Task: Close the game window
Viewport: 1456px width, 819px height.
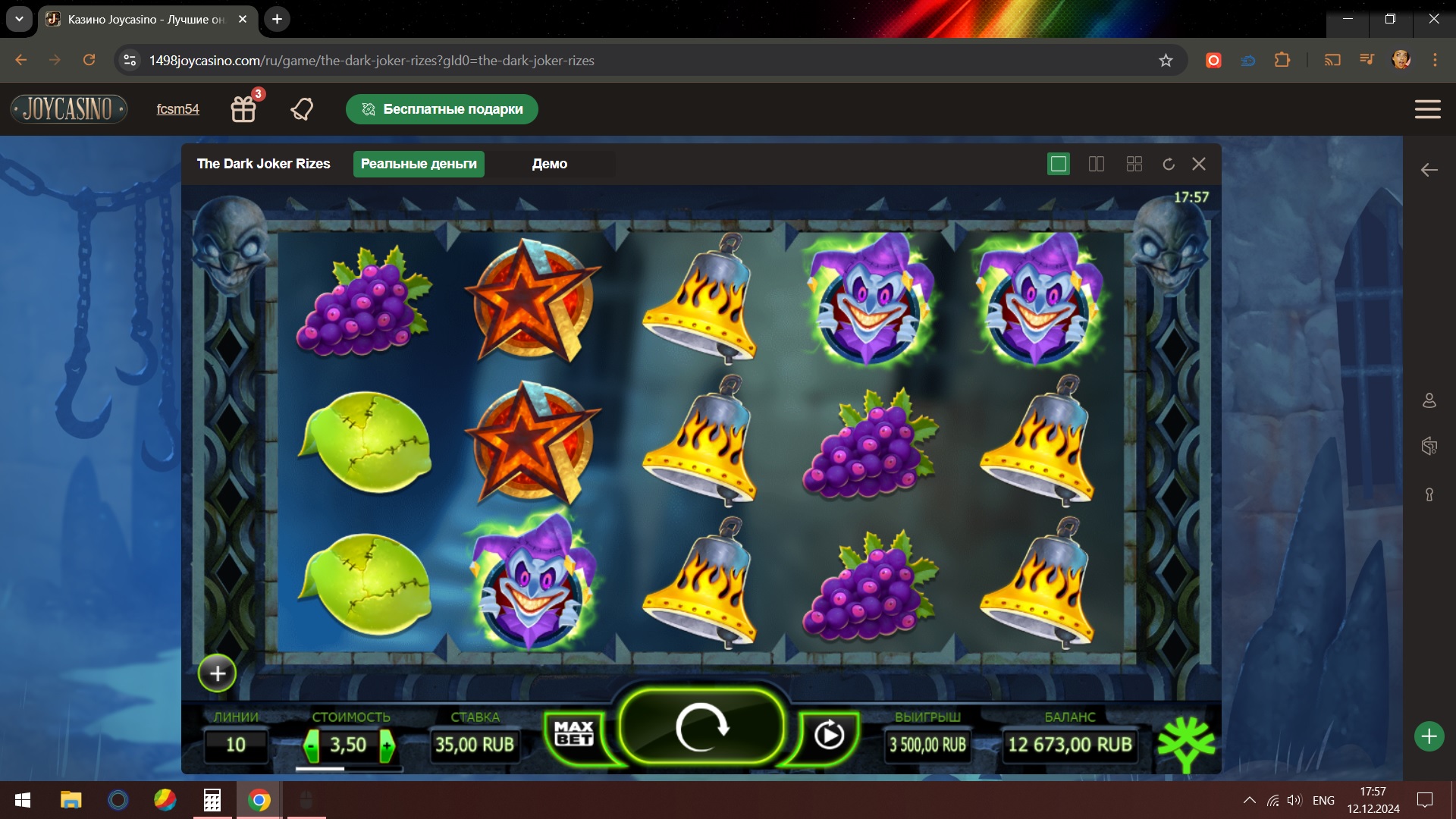Action: coord(1199,164)
